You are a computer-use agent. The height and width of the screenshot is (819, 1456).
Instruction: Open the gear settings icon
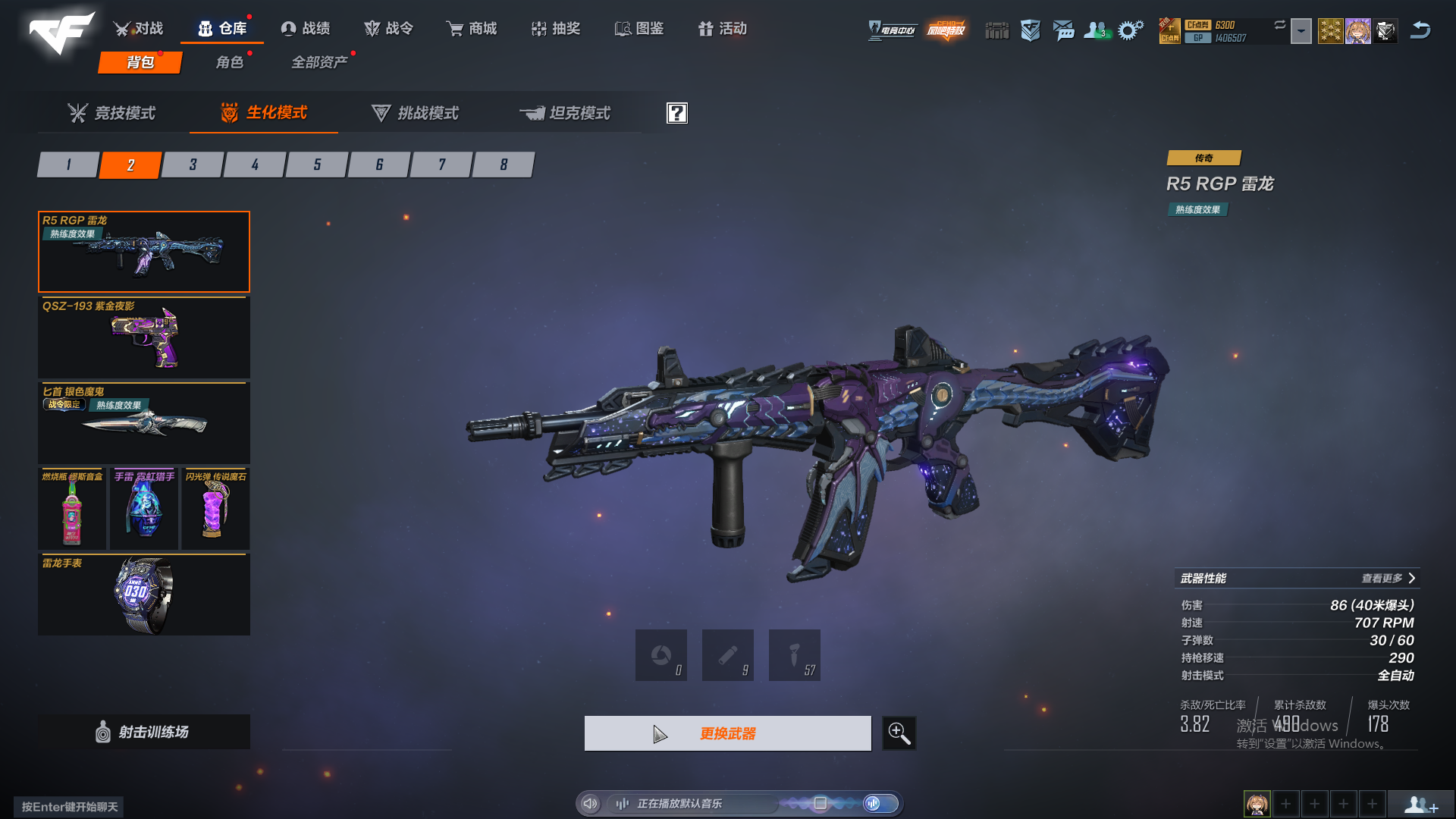pos(1130,30)
